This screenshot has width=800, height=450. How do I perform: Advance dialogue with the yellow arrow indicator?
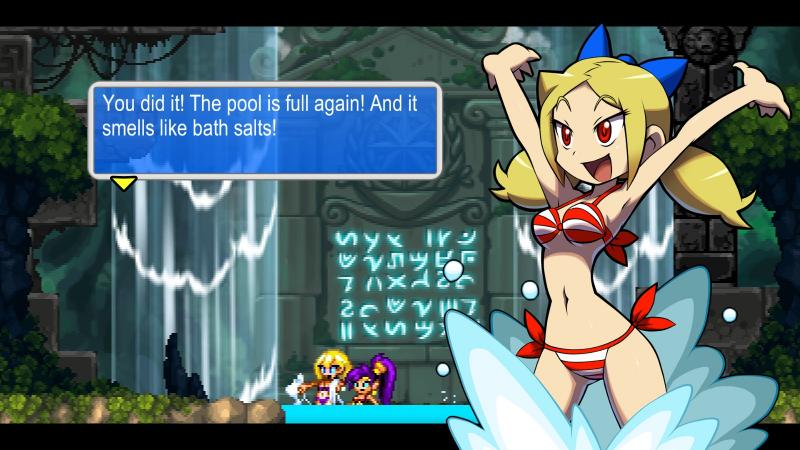(124, 183)
